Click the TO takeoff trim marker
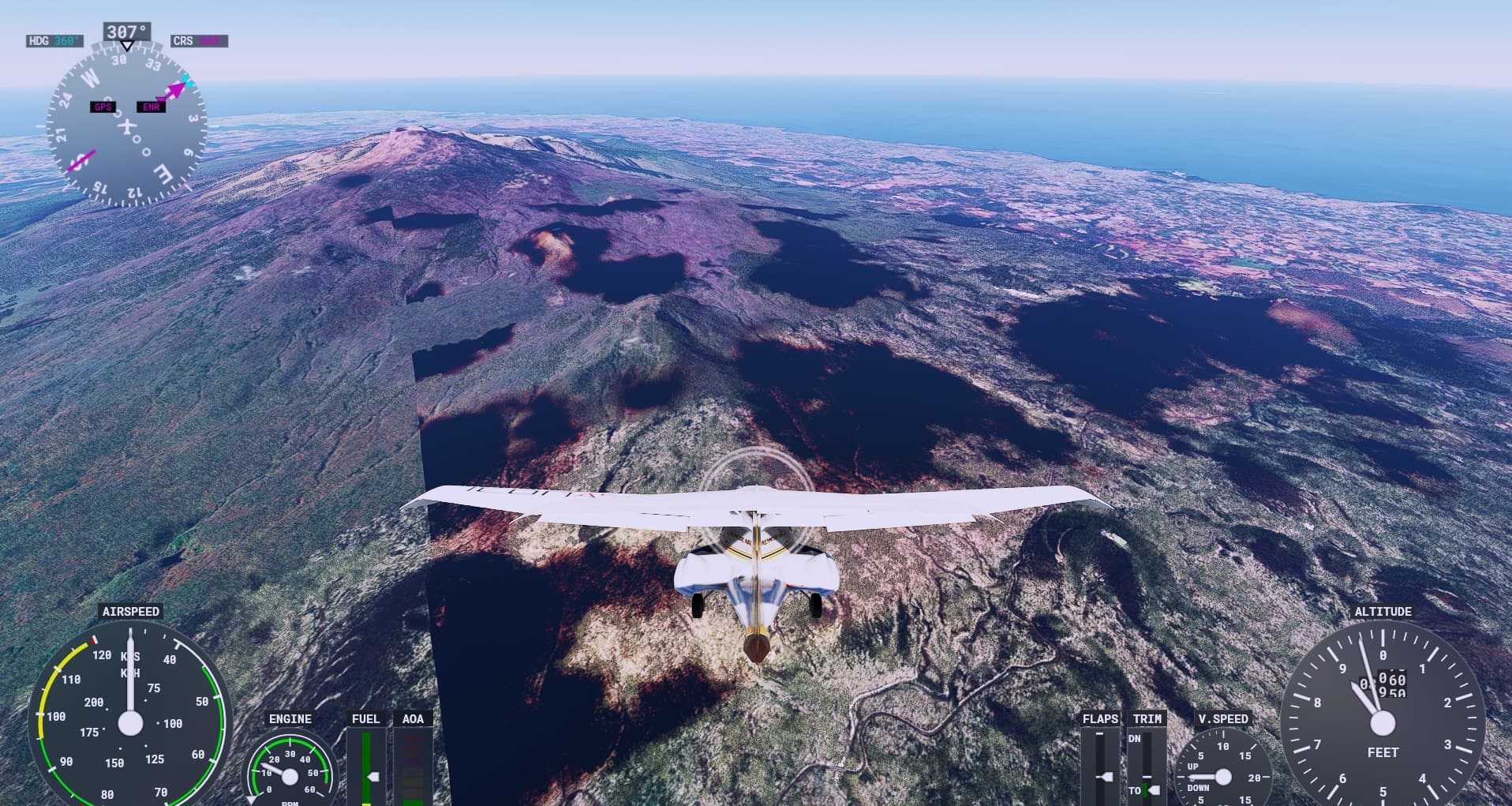 pos(1135,789)
